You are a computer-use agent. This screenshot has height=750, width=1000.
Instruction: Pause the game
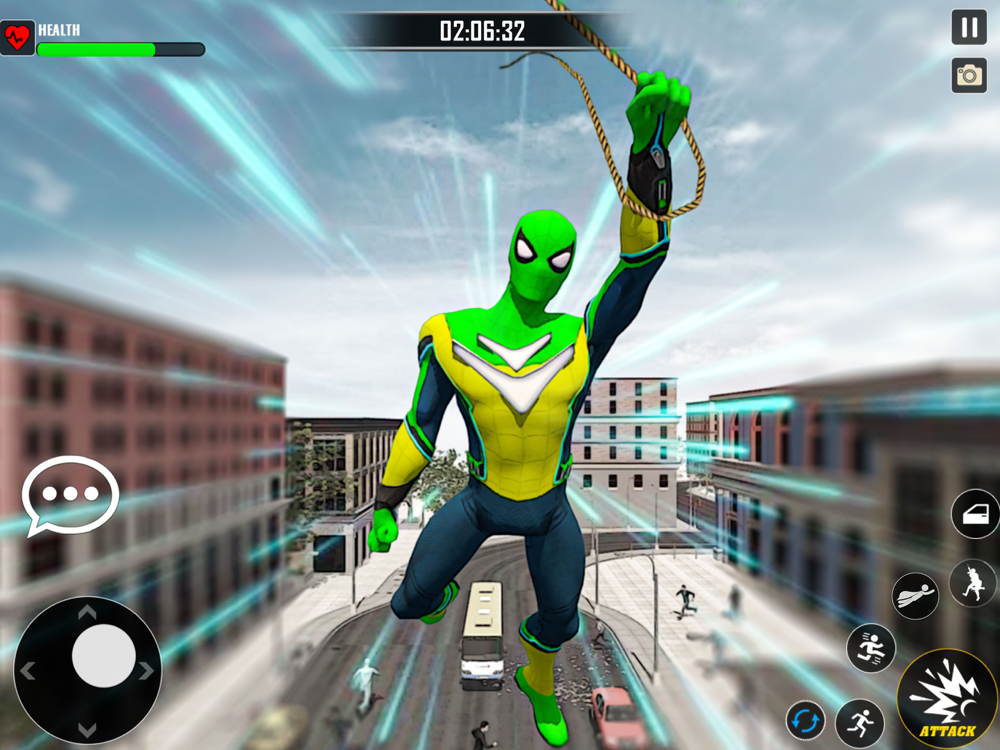[x=969, y=27]
